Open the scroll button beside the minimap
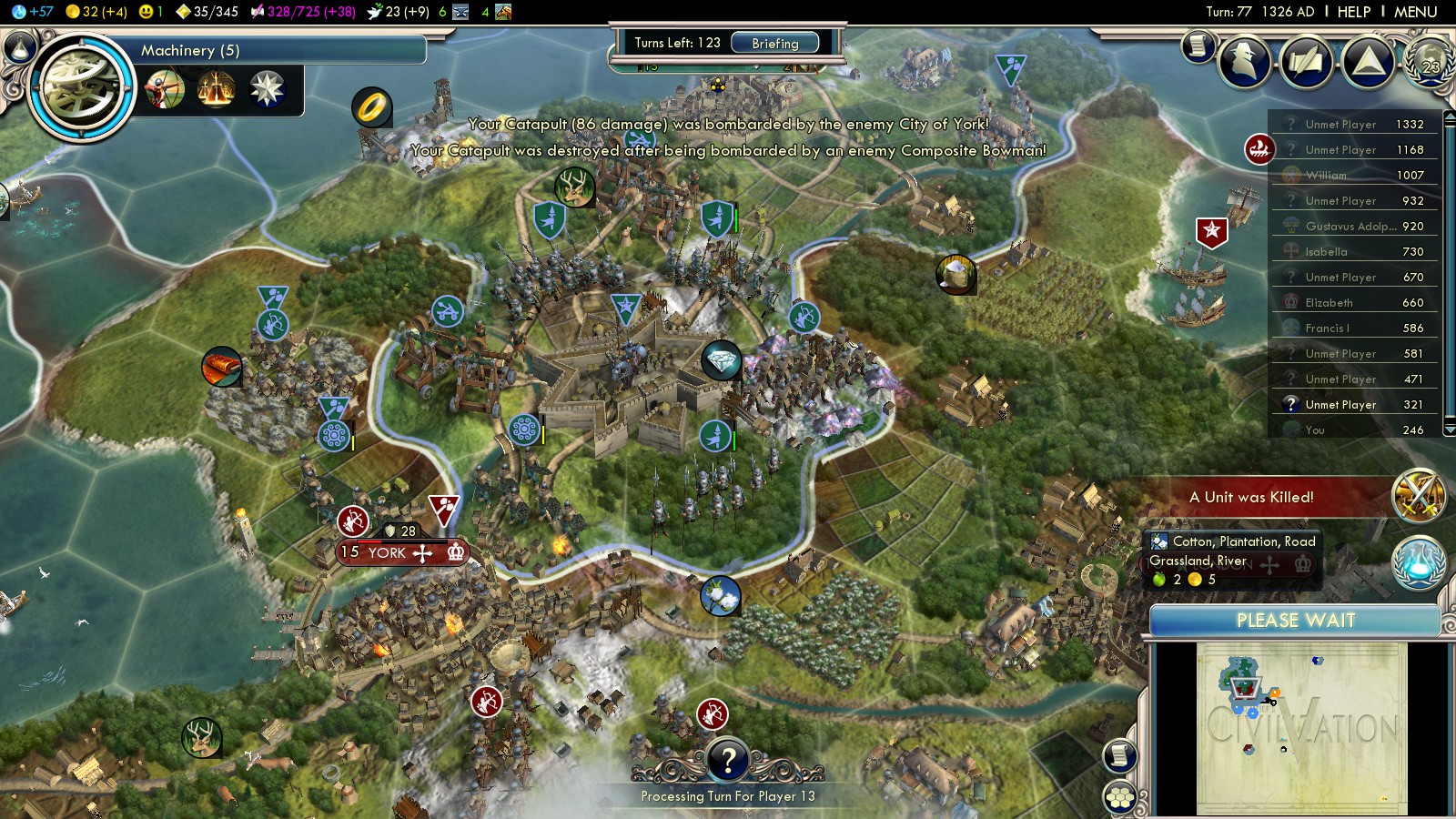 tap(1120, 755)
